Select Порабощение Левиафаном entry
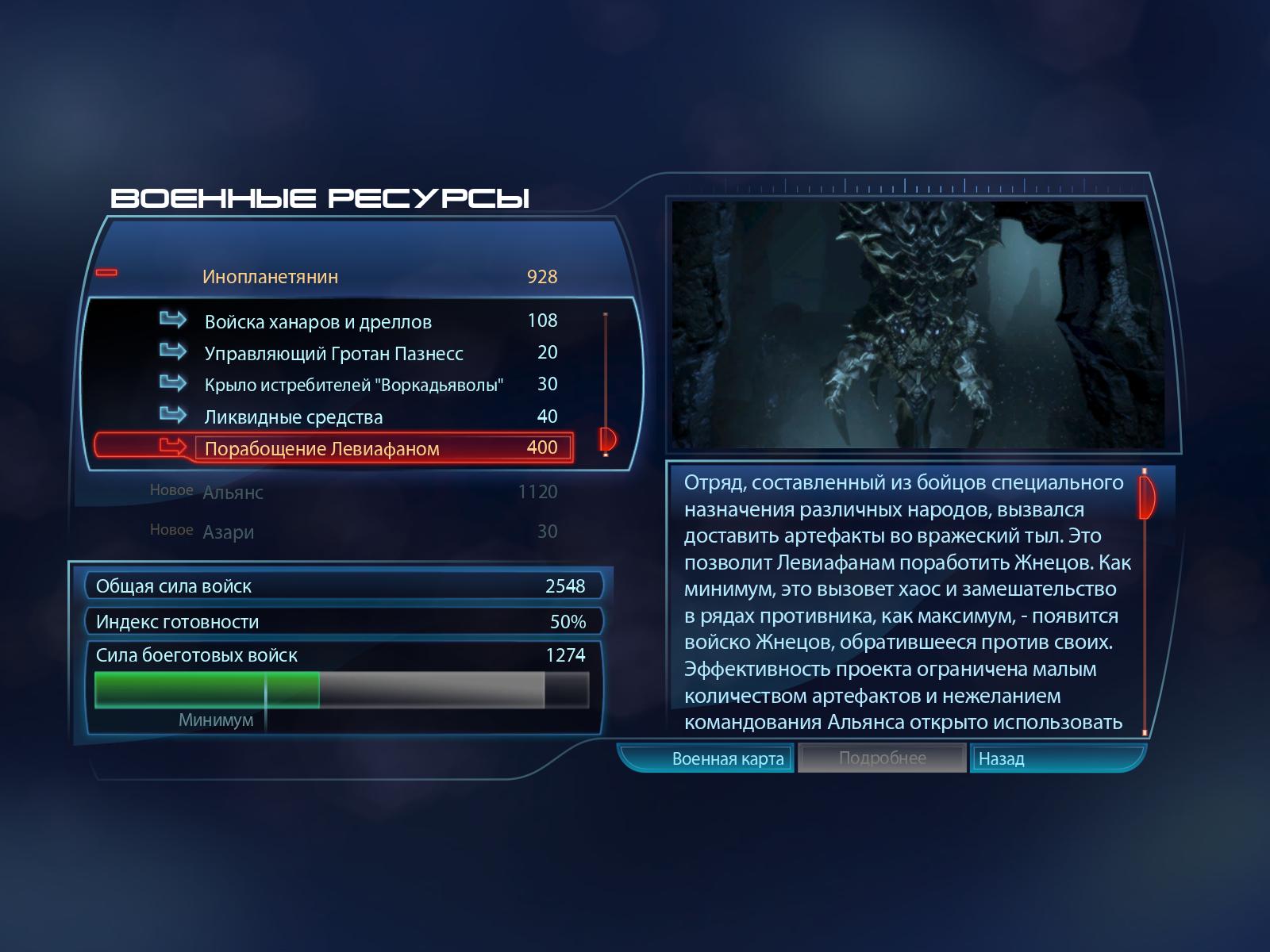Image resolution: width=1270 pixels, height=952 pixels. tap(321, 449)
